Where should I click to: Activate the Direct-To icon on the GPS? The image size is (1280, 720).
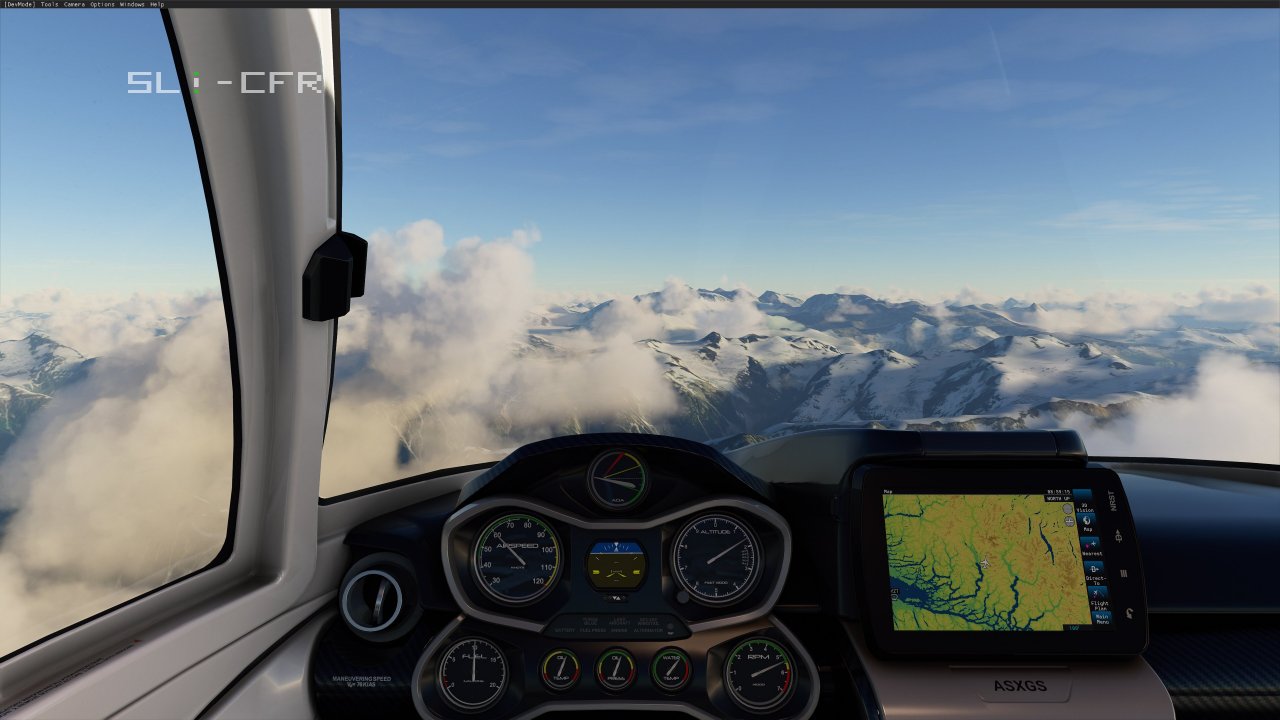coord(1093,571)
